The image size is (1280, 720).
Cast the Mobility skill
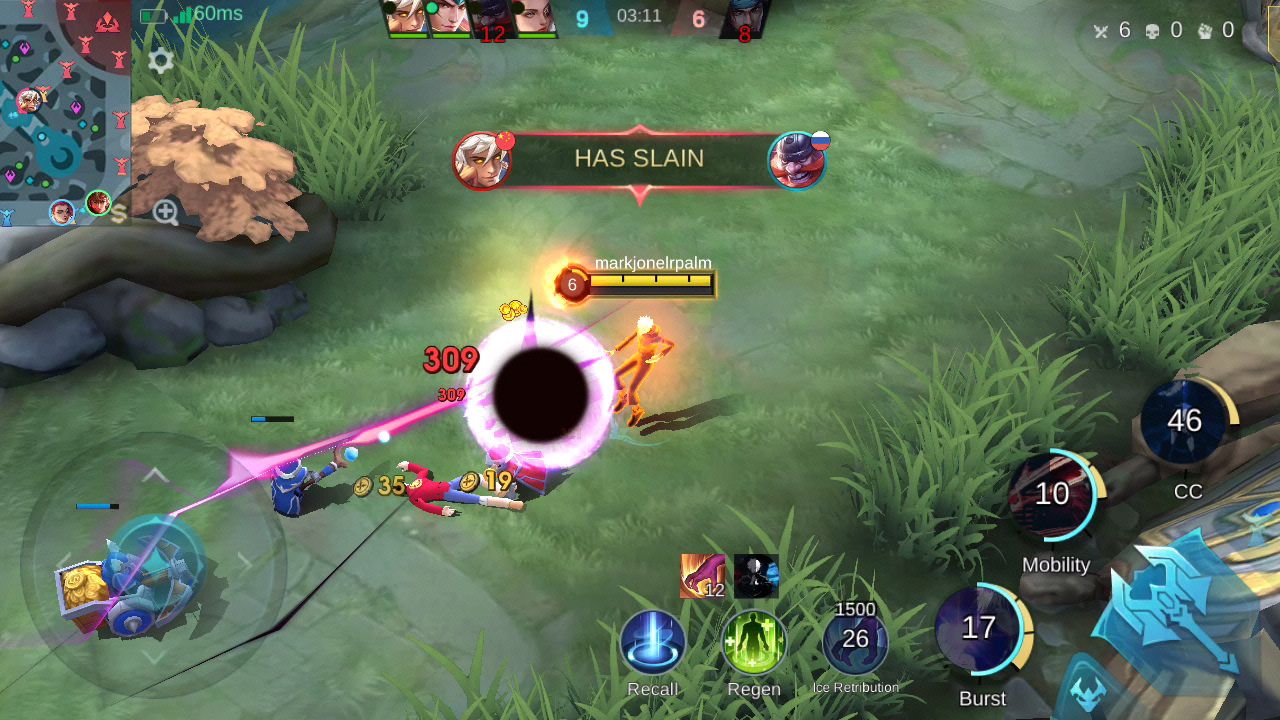pos(1052,493)
